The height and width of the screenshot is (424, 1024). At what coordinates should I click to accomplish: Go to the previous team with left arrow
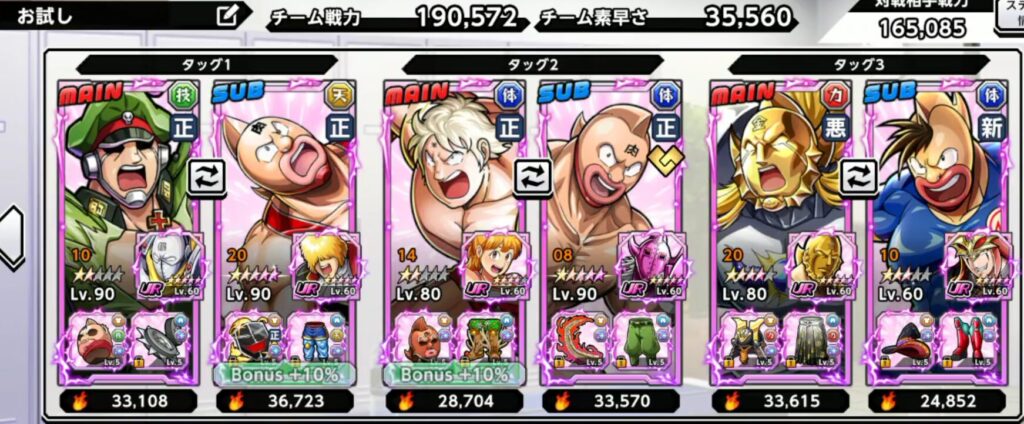pyautogui.click(x=11, y=236)
